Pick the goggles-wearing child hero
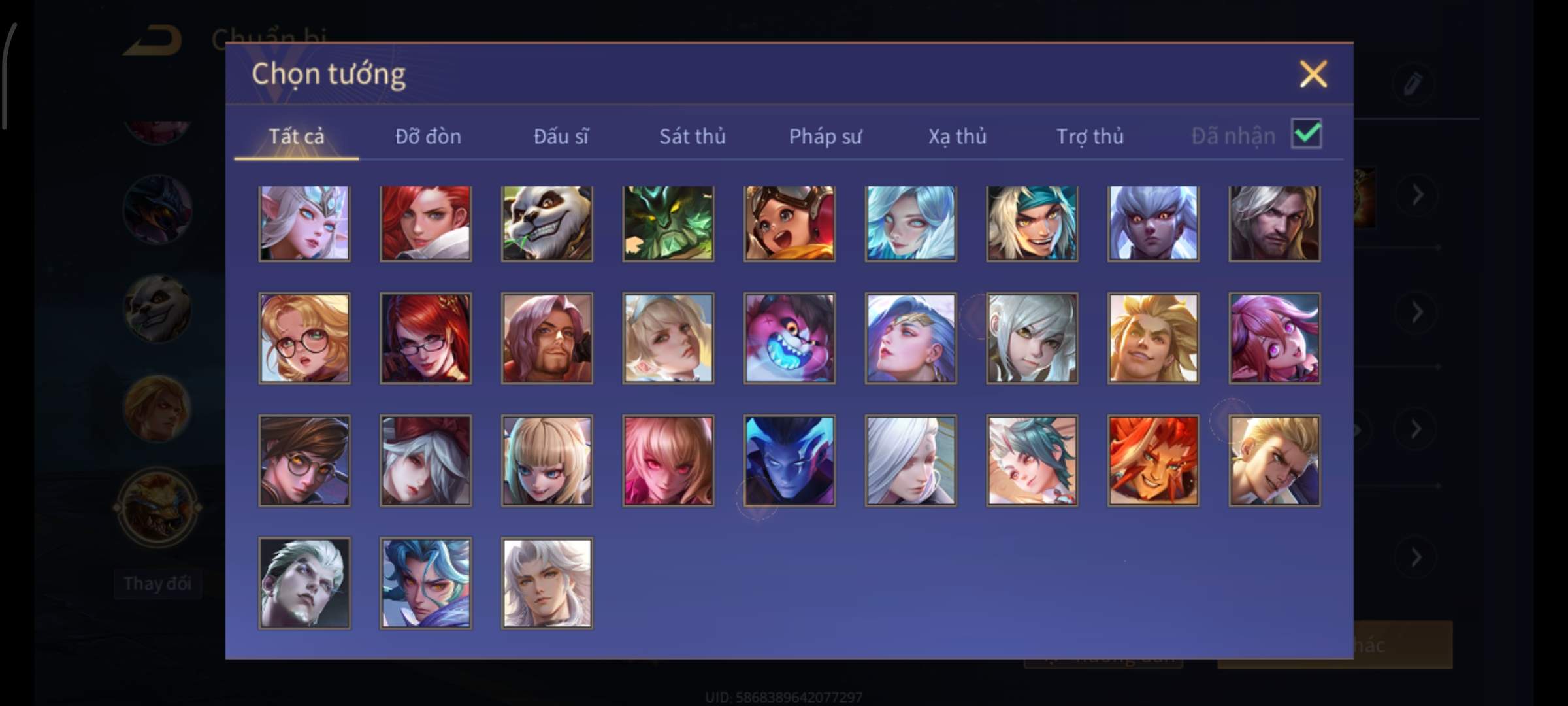 tap(789, 224)
